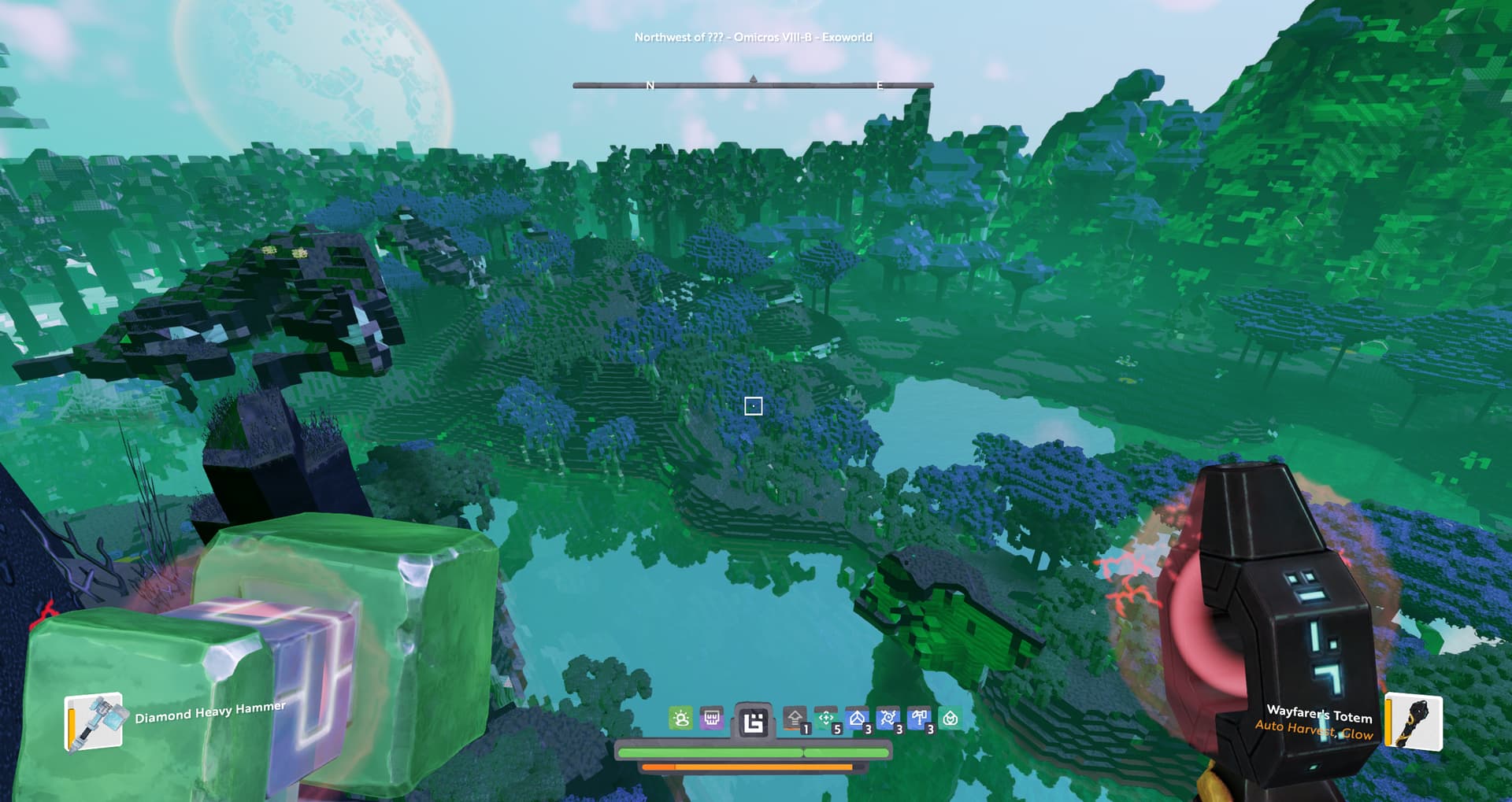This screenshot has width=1512, height=802.
Task: Click the grey up-arrow buff icon
Action: click(x=795, y=719)
